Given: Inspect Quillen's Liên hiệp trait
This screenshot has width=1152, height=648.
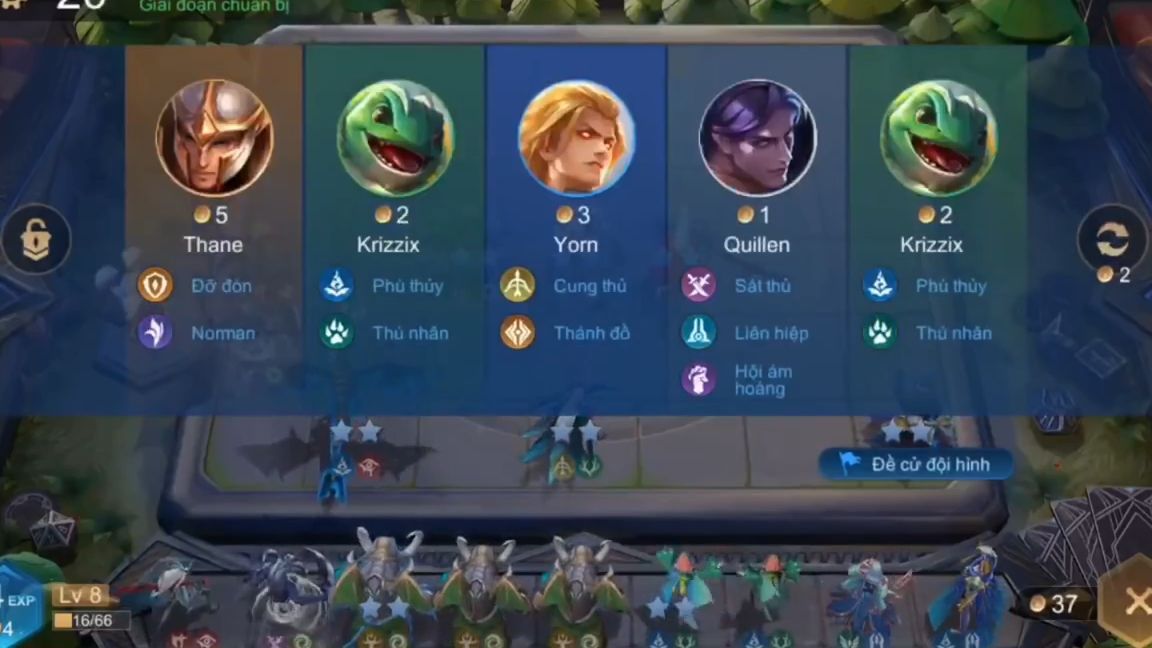Looking at the screenshot, I should [x=698, y=333].
